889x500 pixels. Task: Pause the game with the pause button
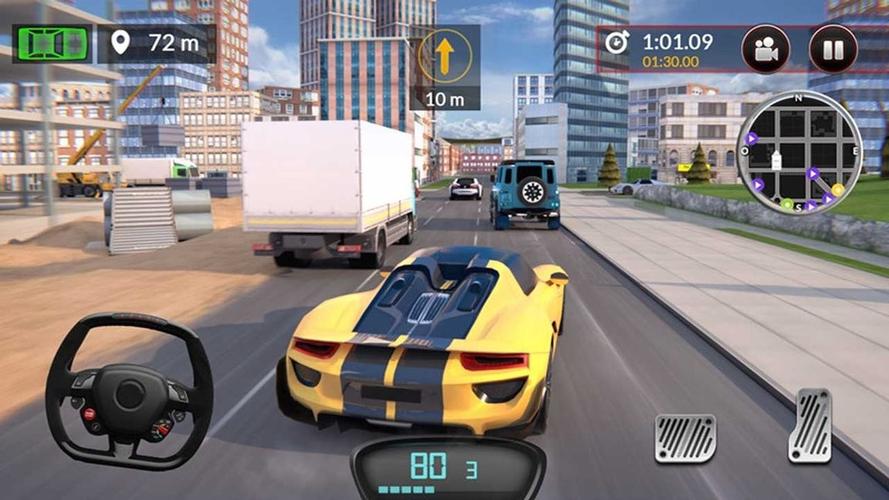point(833,49)
